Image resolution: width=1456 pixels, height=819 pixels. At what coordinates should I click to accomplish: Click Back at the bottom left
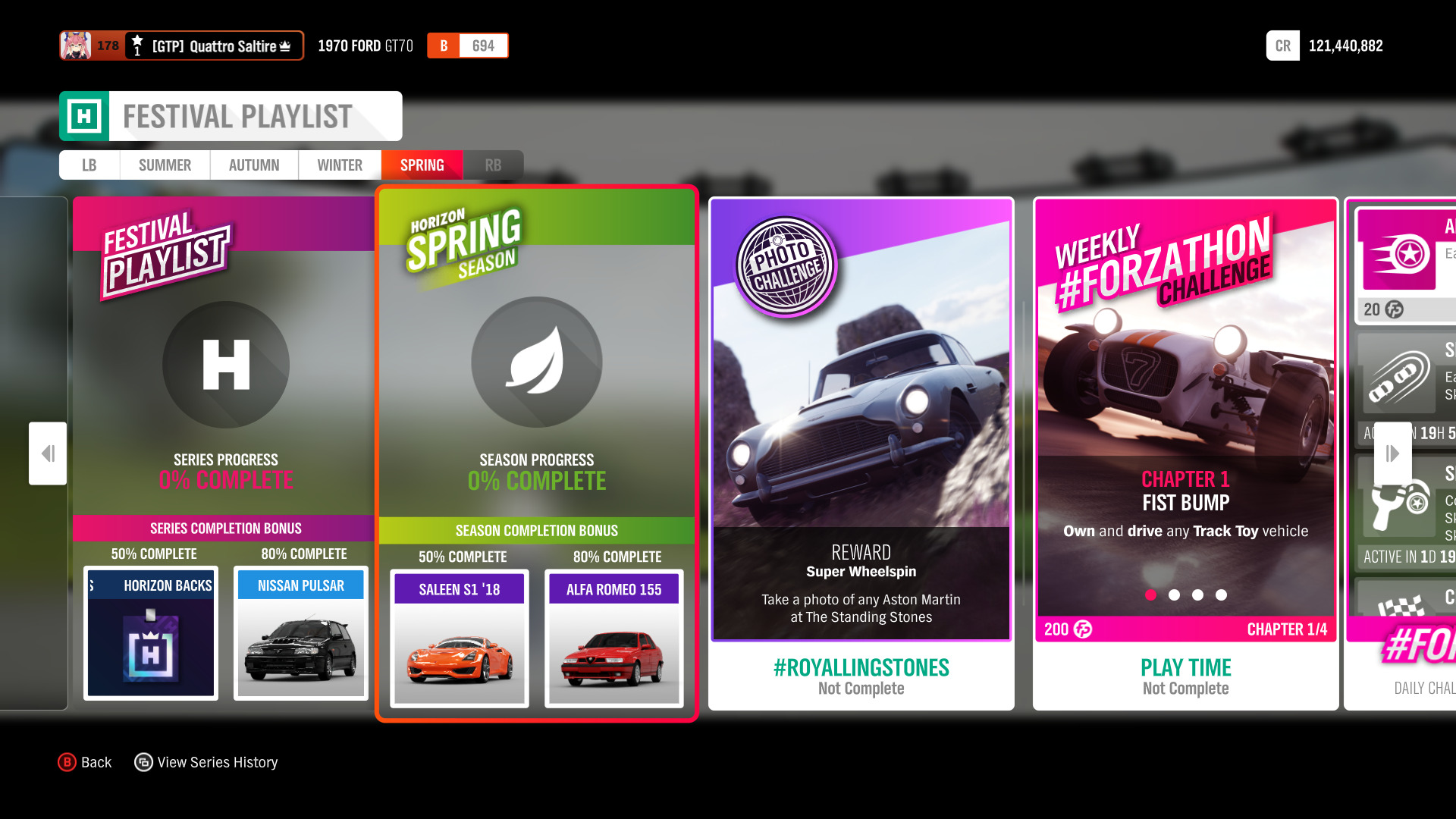pos(85,762)
